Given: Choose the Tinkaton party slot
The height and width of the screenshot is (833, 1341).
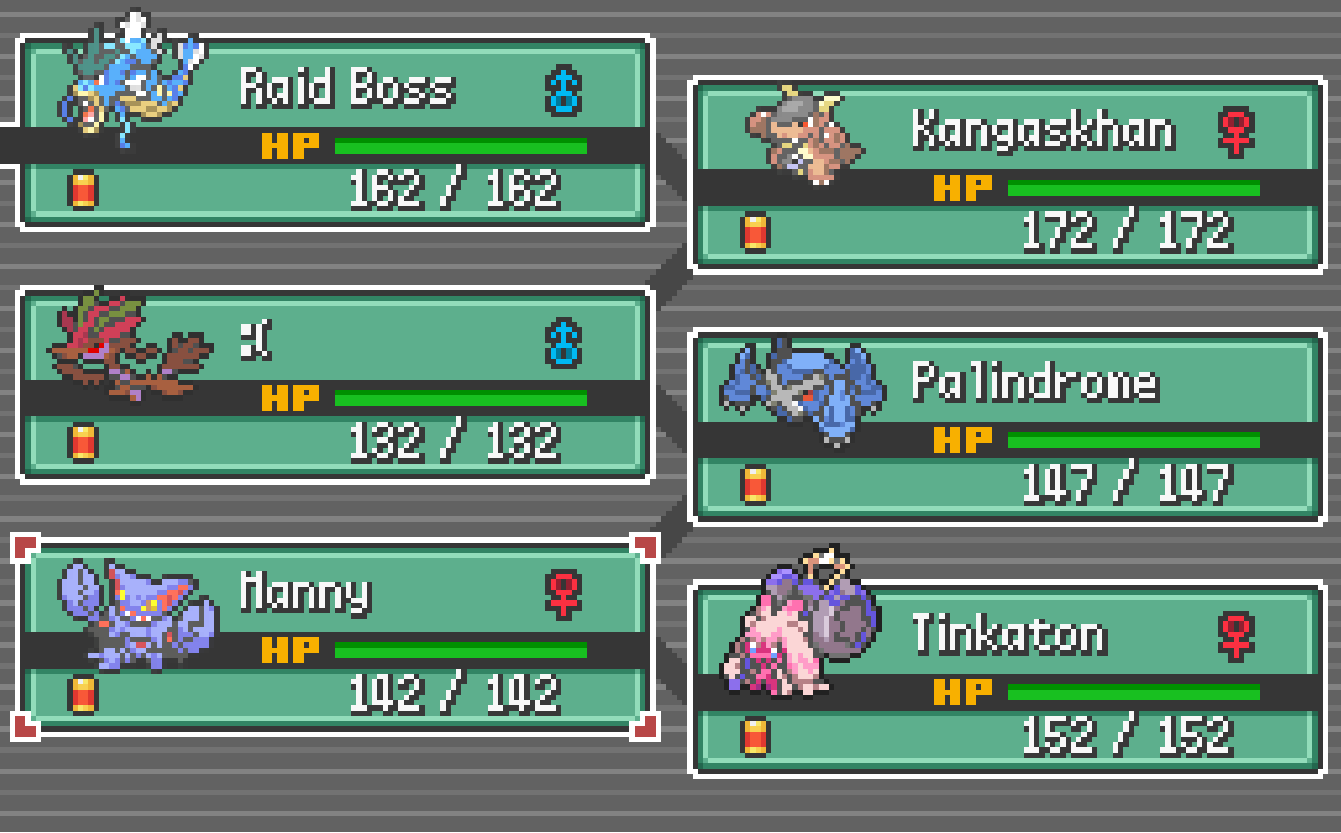Looking at the screenshot, I should pyautogui.click(x=1007, y=680).
